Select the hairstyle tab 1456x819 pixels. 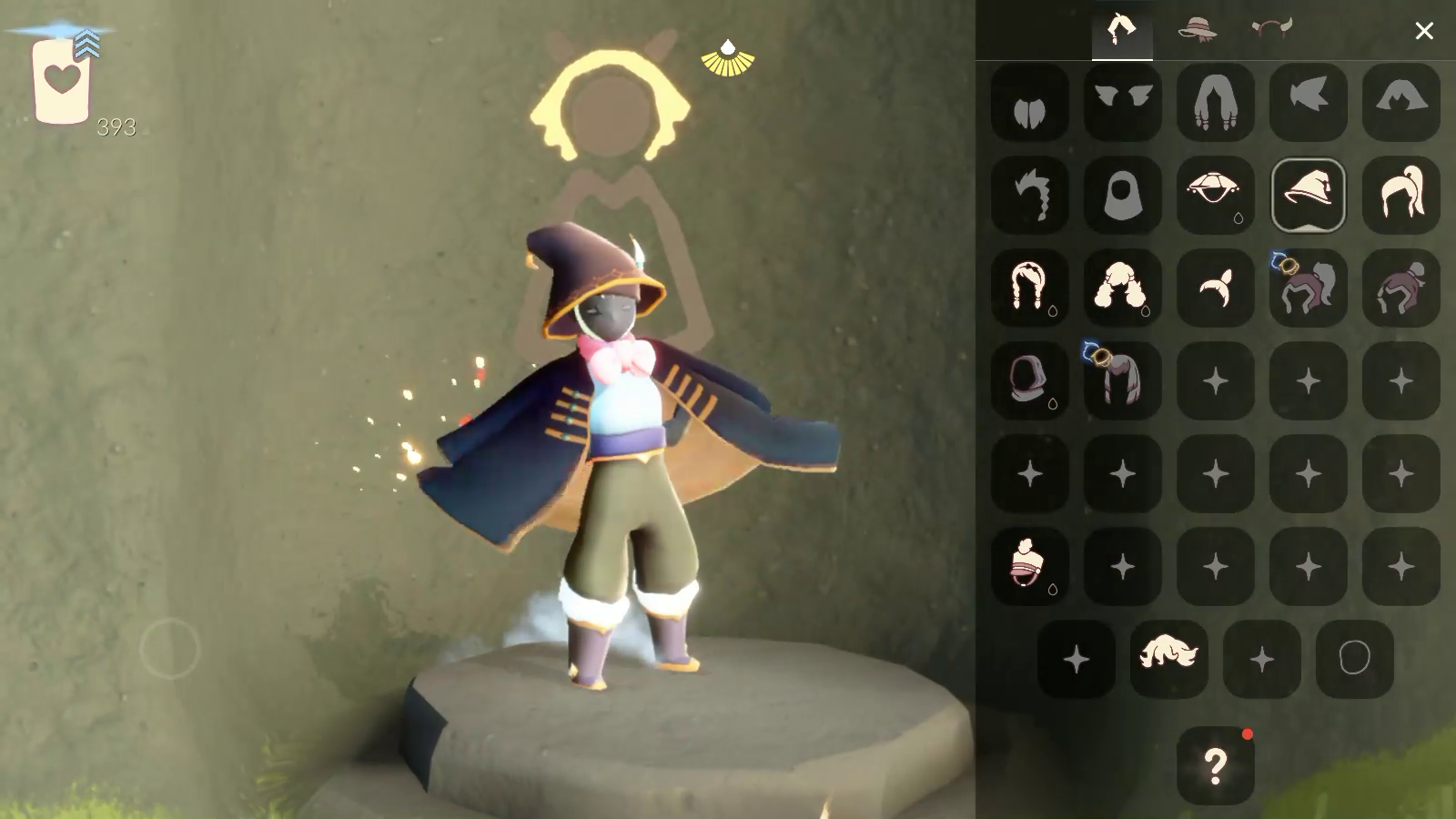pyautogui.click(x=1122, y=29)
